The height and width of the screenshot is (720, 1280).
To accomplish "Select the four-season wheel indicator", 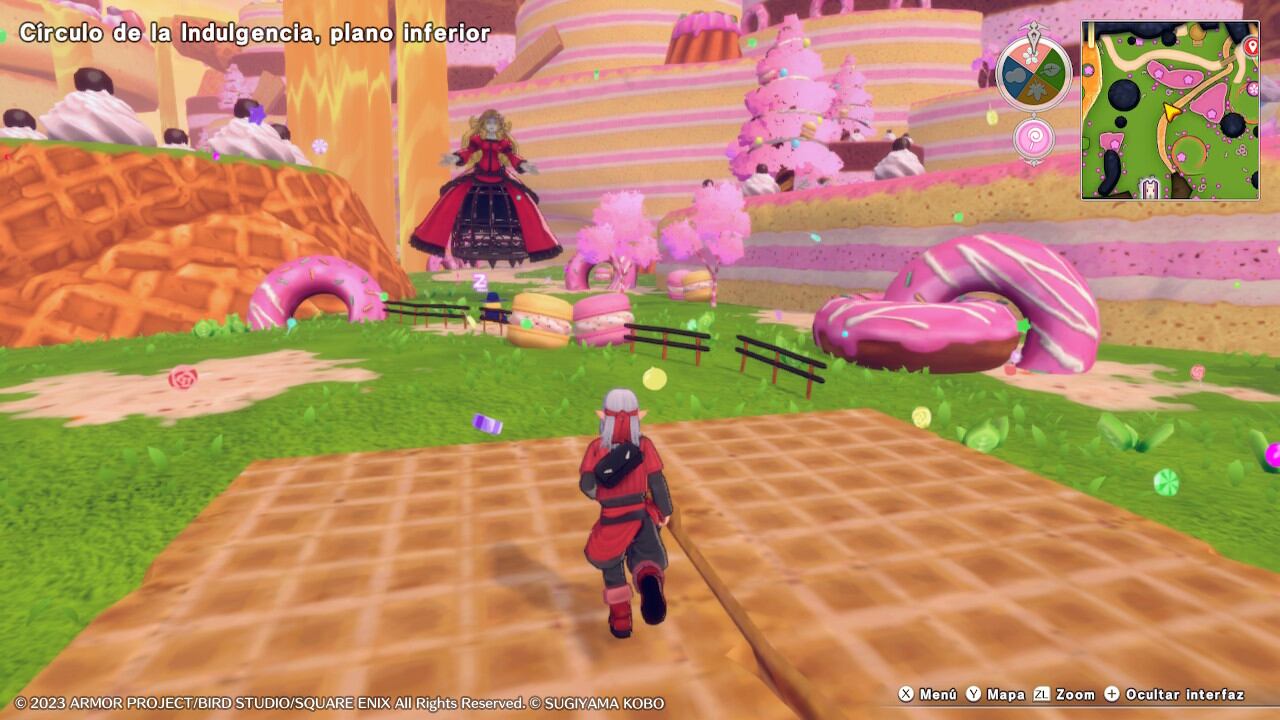I will tap(1033, 73).
